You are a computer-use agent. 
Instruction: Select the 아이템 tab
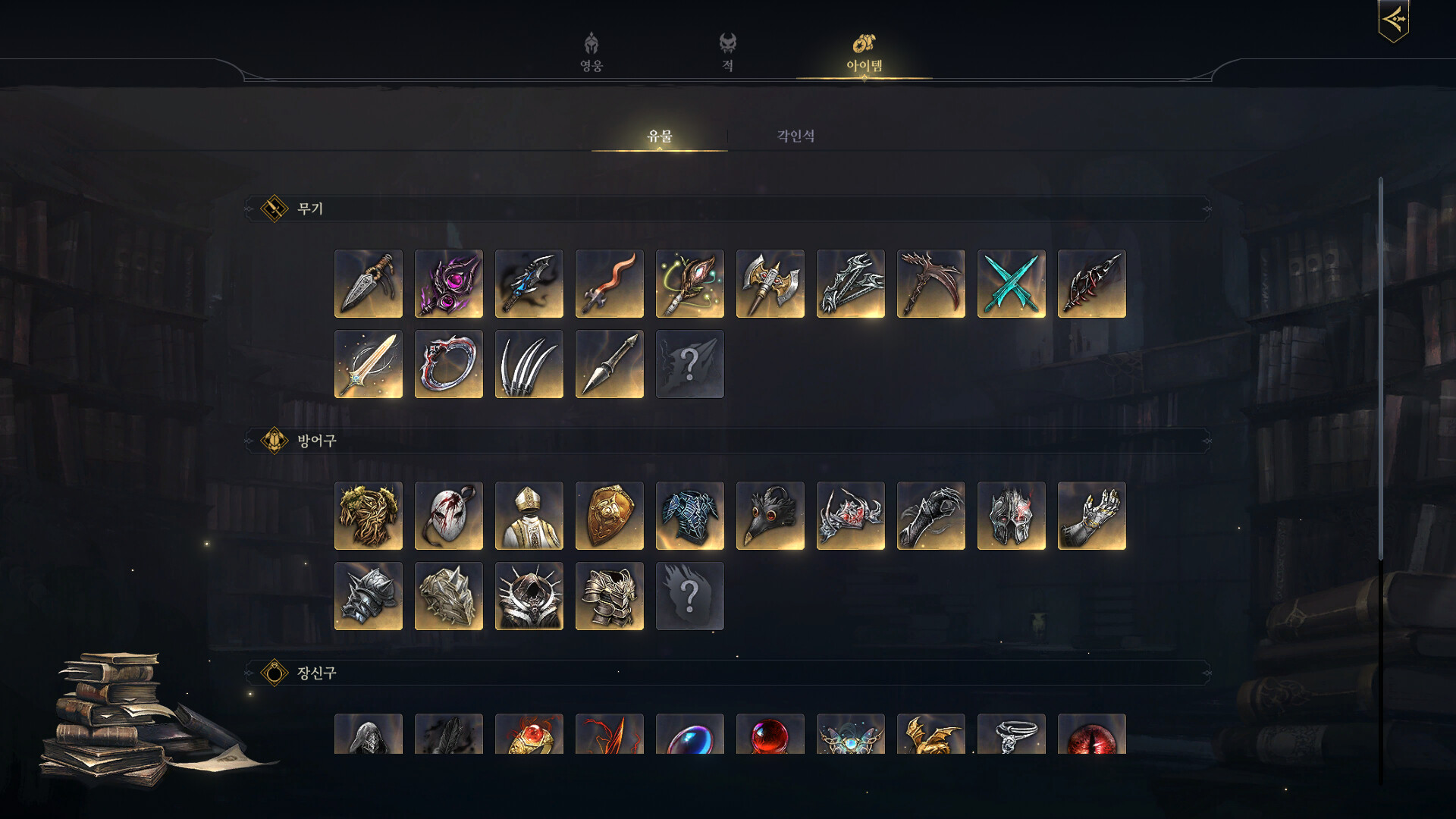tap(864, 52)
